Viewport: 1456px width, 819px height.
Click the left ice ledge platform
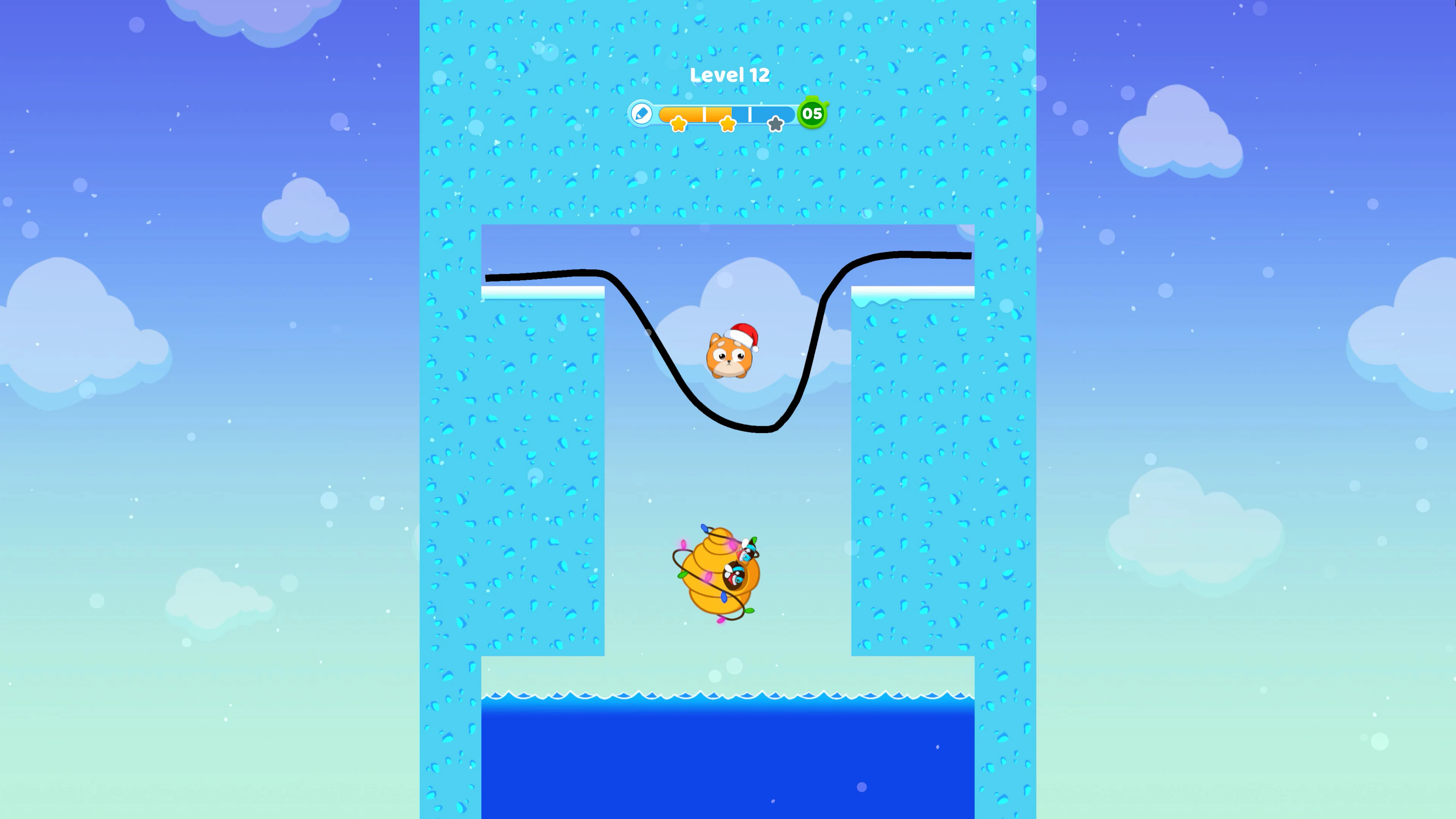click(x=541, y=292)
